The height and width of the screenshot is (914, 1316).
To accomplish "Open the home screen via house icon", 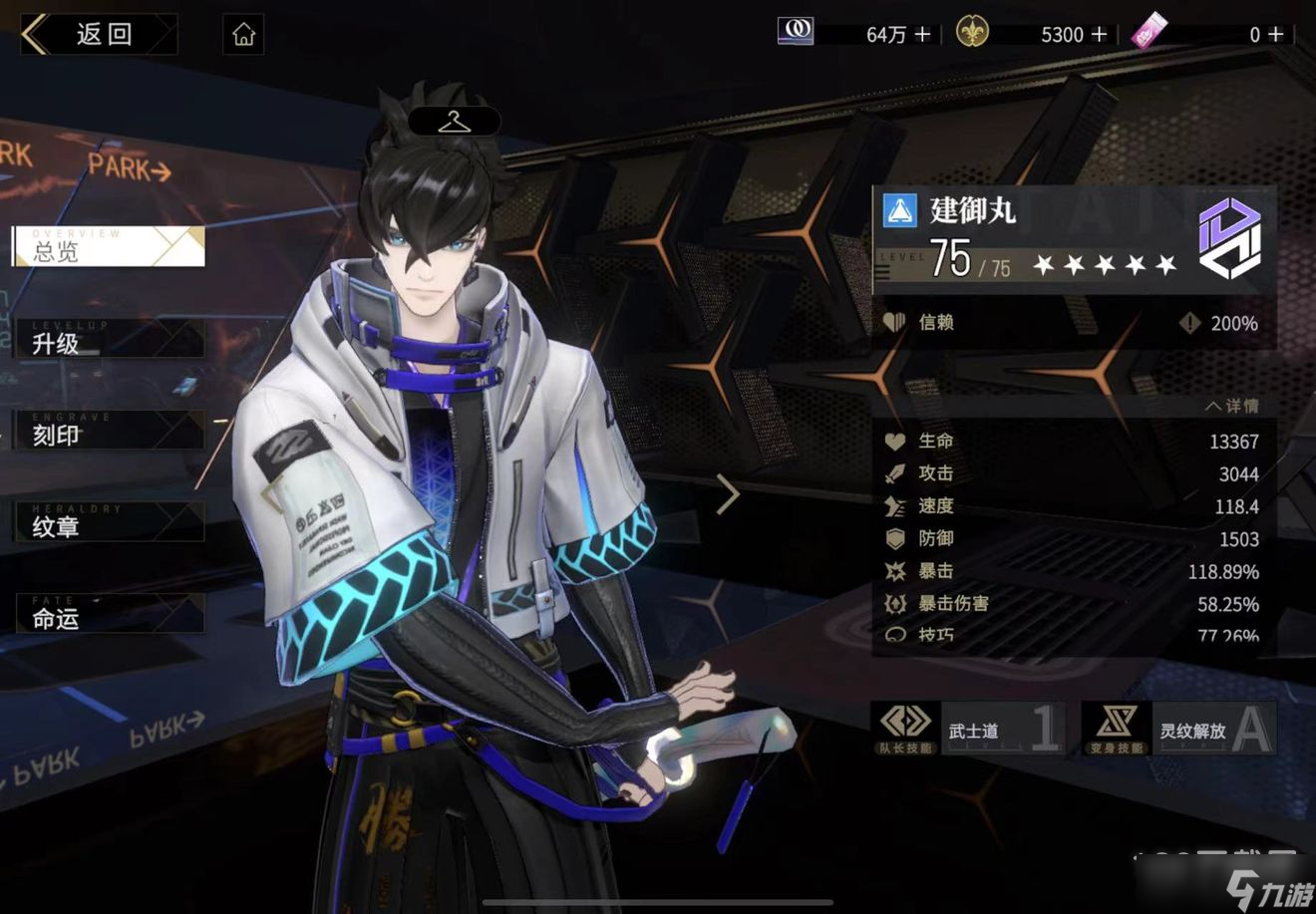I will [244, 36].
